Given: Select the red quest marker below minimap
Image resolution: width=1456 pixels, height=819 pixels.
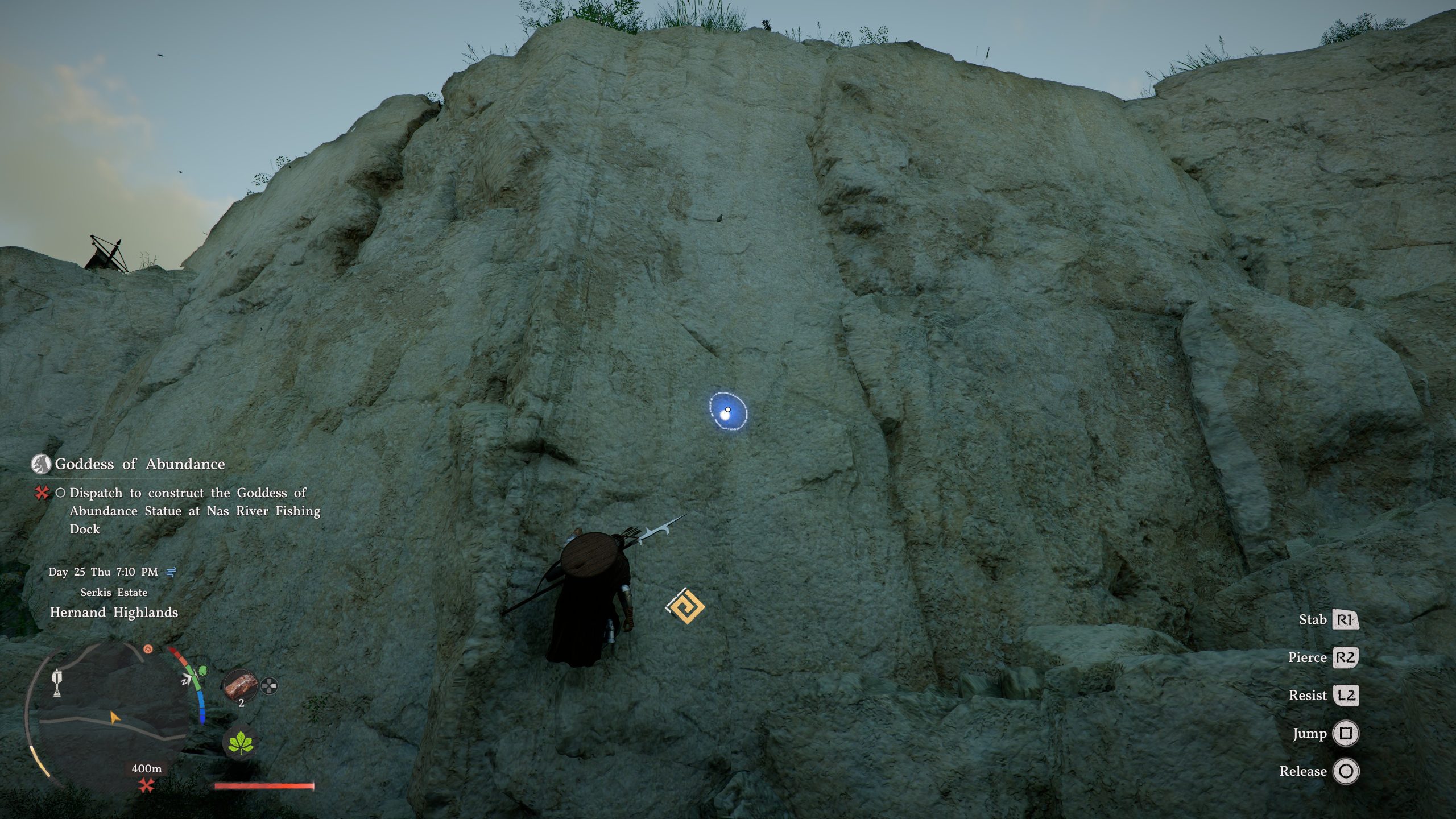Looking at the screenshot, I should [147, 786].
